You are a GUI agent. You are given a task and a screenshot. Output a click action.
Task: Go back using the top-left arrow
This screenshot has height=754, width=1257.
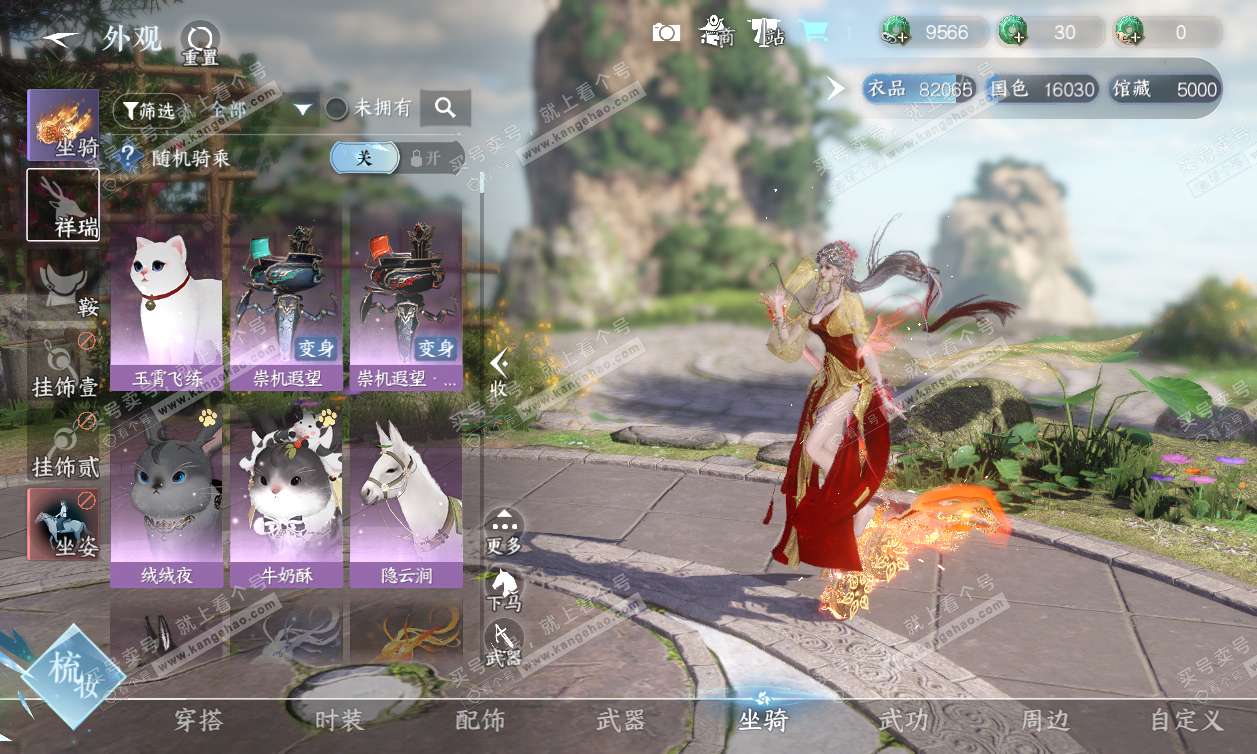(60, 40)
